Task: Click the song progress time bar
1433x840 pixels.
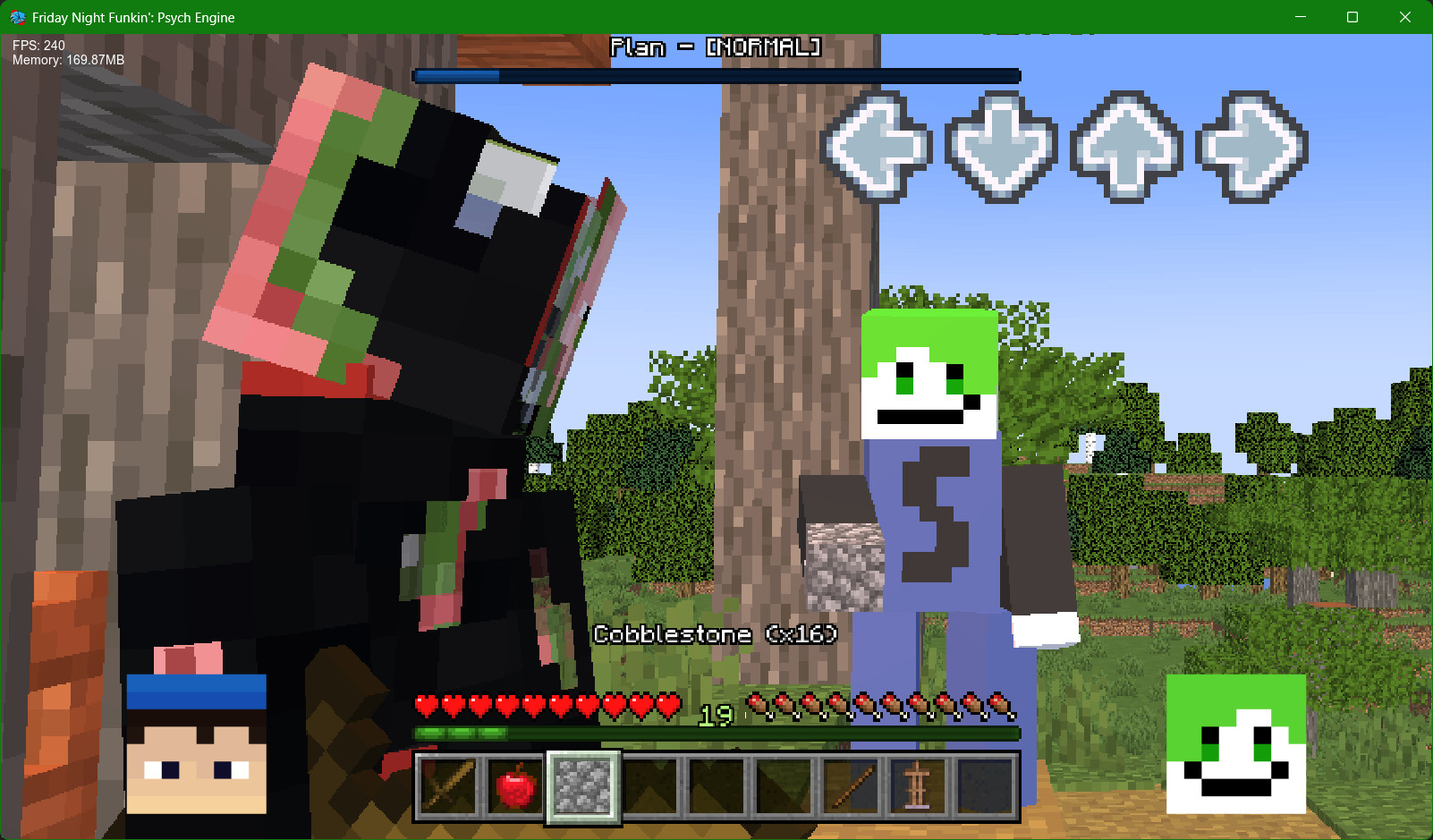Action: click(x=715, y=76)
